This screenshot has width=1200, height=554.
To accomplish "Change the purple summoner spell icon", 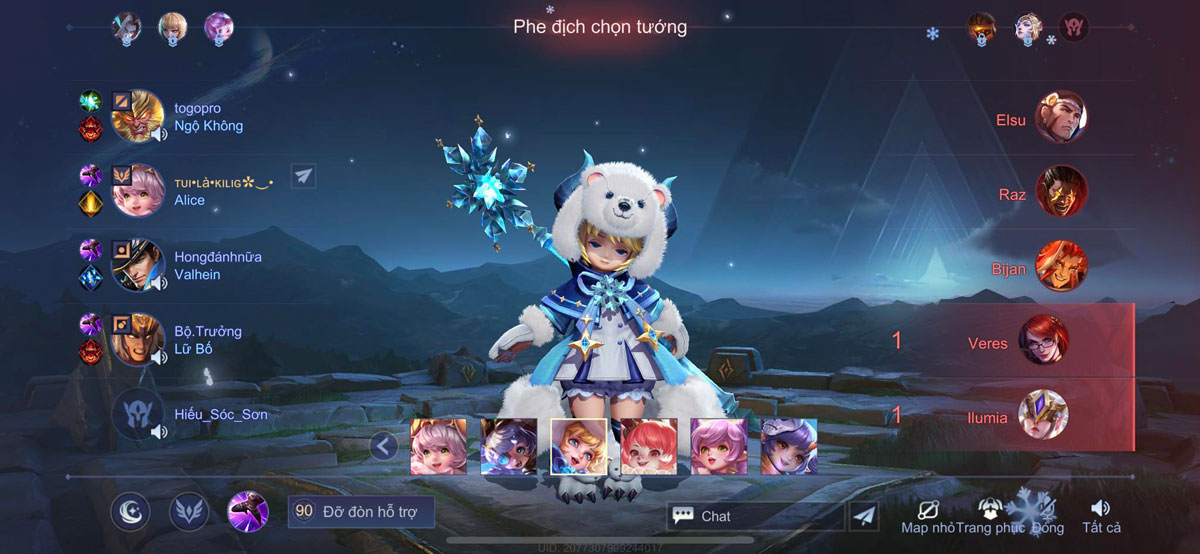I will 247,512.
